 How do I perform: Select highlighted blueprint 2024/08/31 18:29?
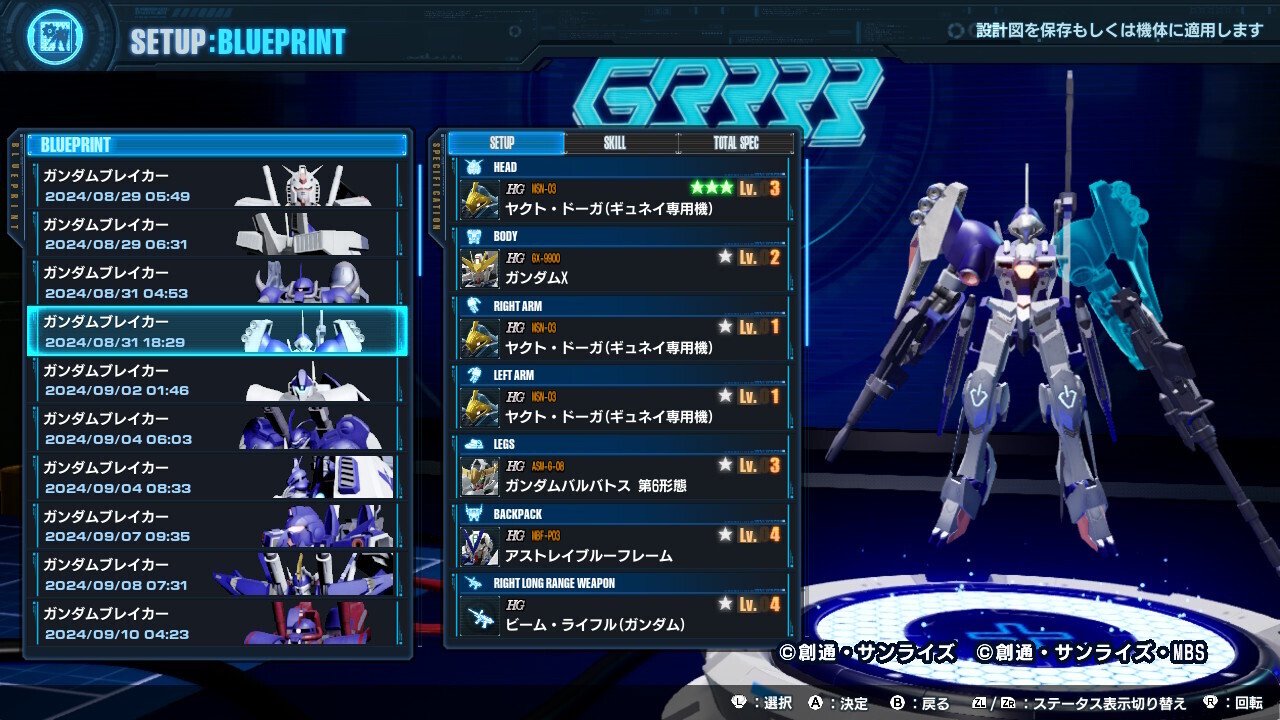216,331
